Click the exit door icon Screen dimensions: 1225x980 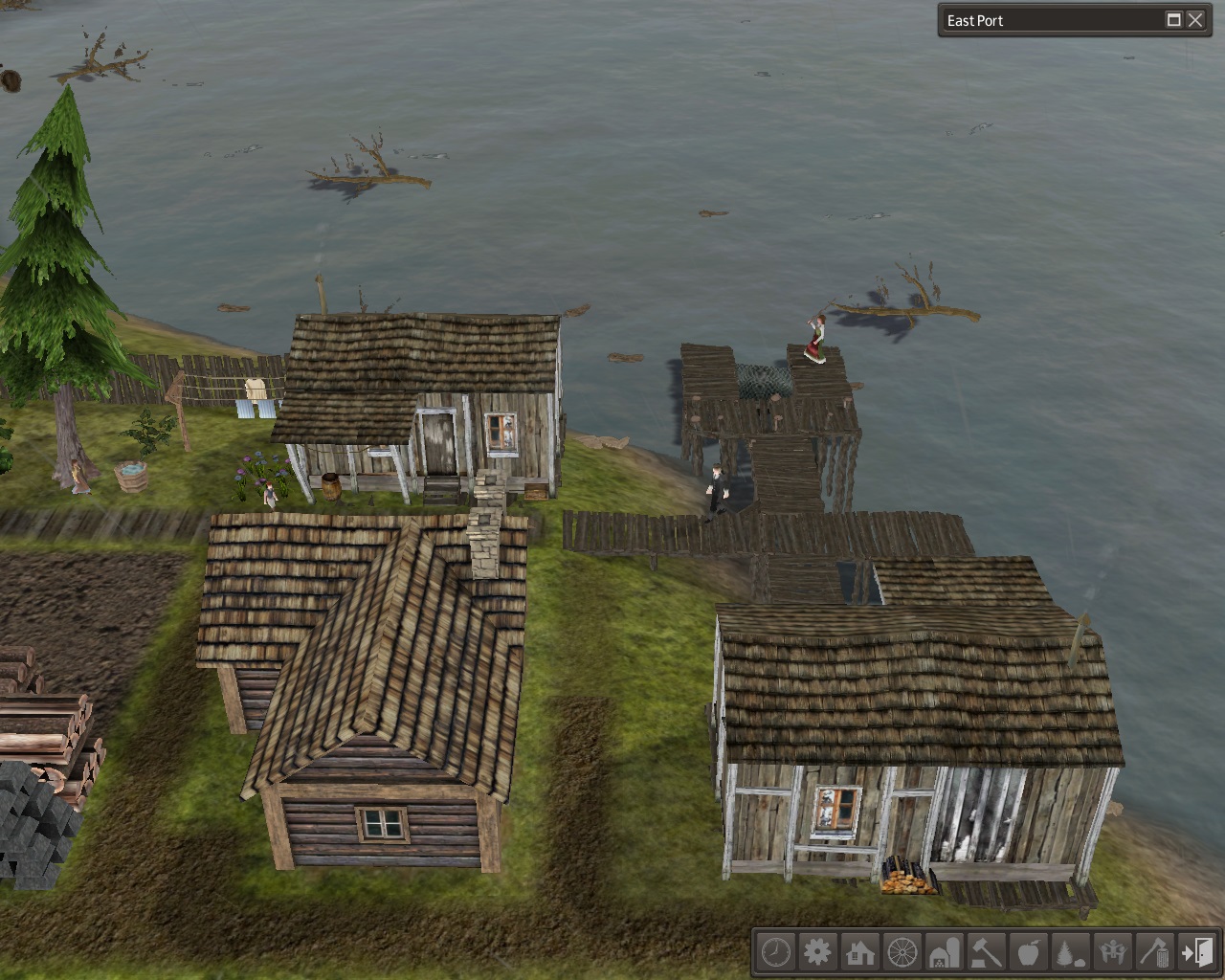tap(1196, 952)
